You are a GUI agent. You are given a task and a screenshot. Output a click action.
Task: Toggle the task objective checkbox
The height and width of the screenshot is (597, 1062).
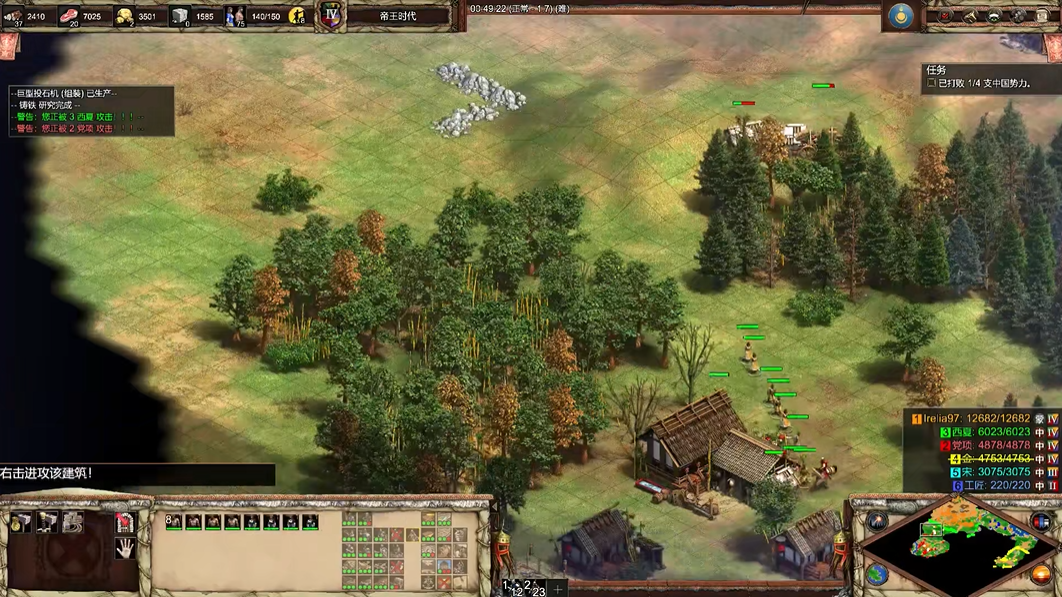pyautogui.click(x=932, y=84)
